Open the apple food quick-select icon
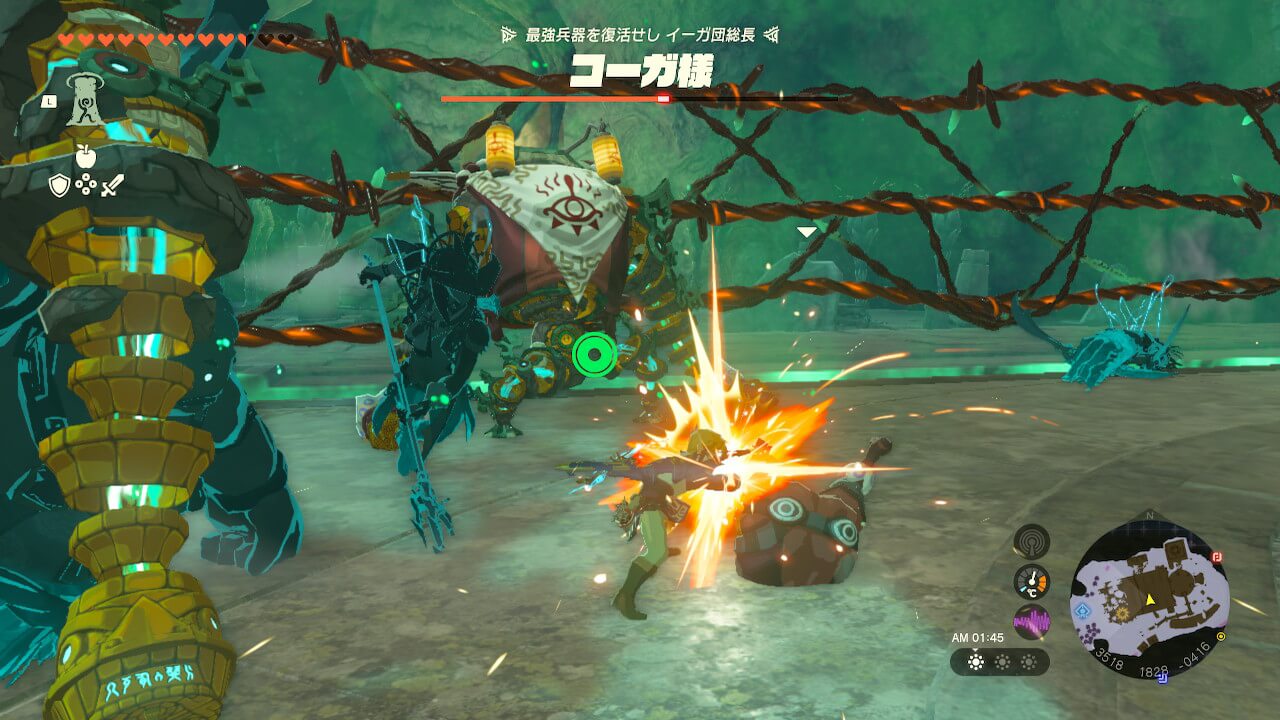This screenshot has height=720, width=1280. 86,156
